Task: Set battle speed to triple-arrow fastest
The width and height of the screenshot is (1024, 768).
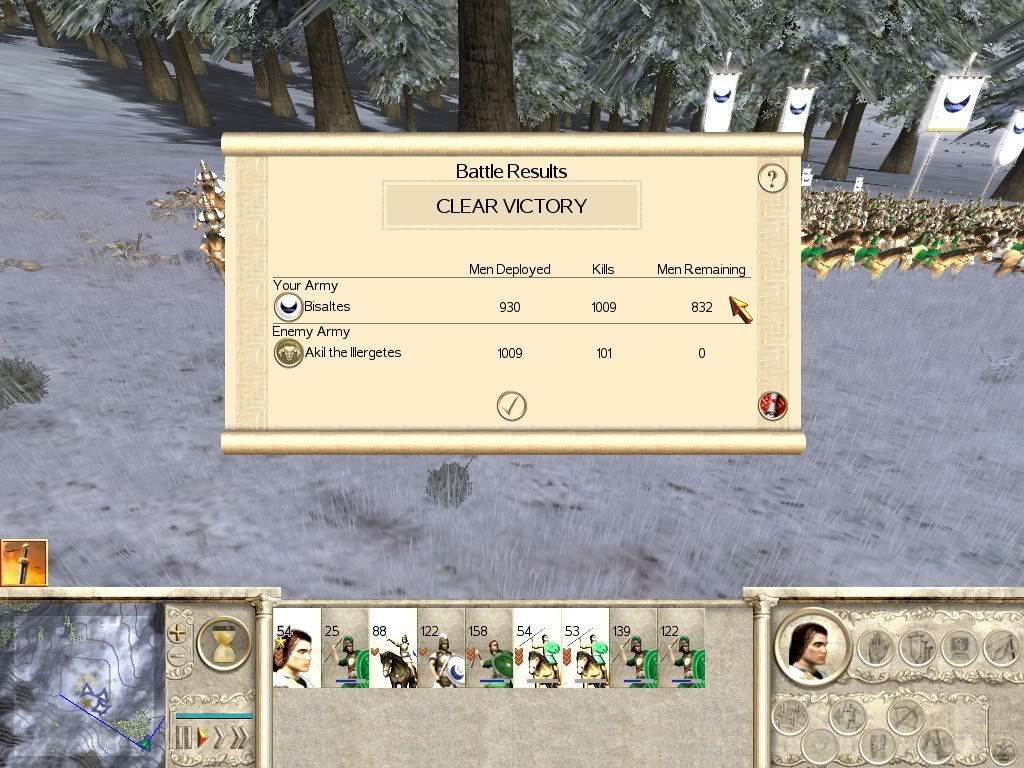Action: [x=239, y=739]
